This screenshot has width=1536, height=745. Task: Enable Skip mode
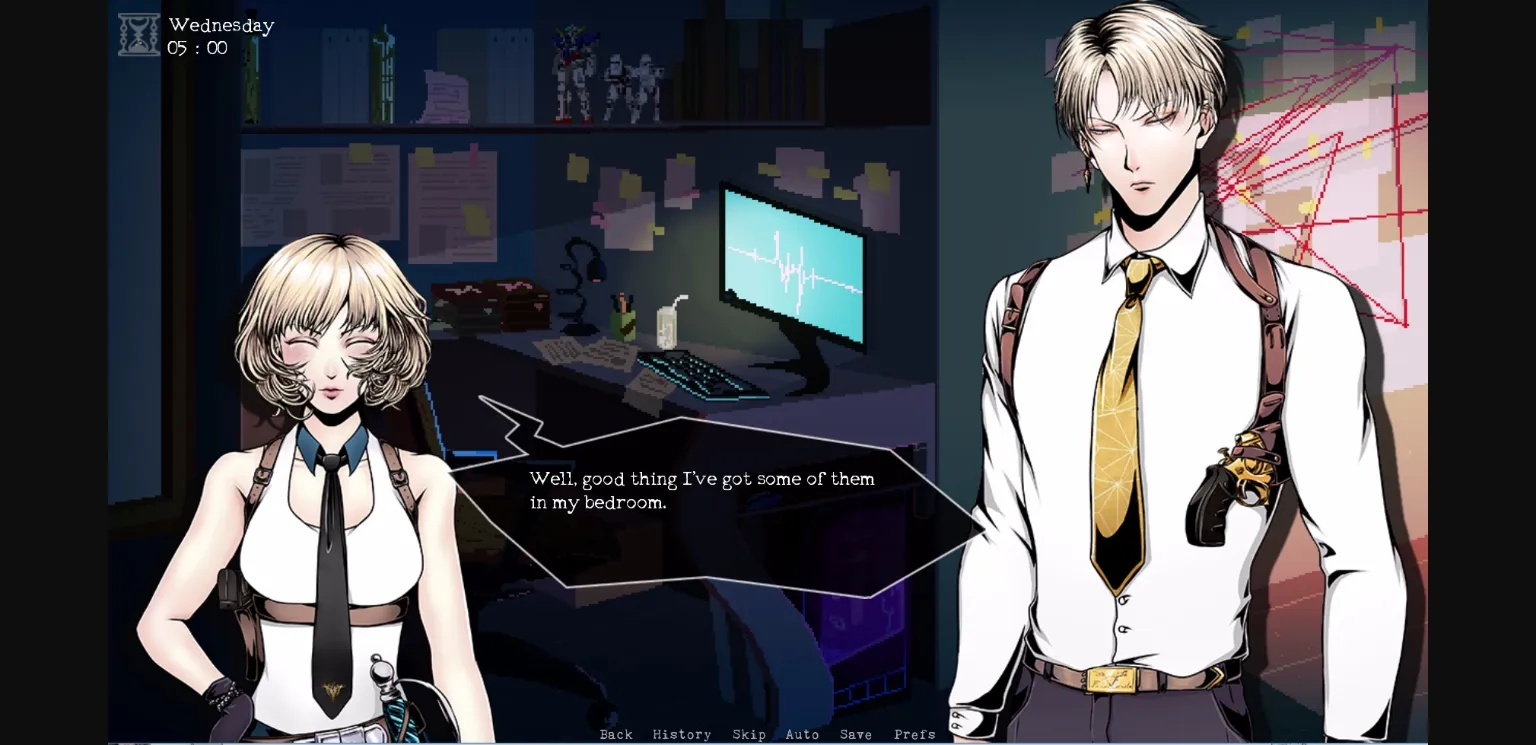[x=749, y=734]
